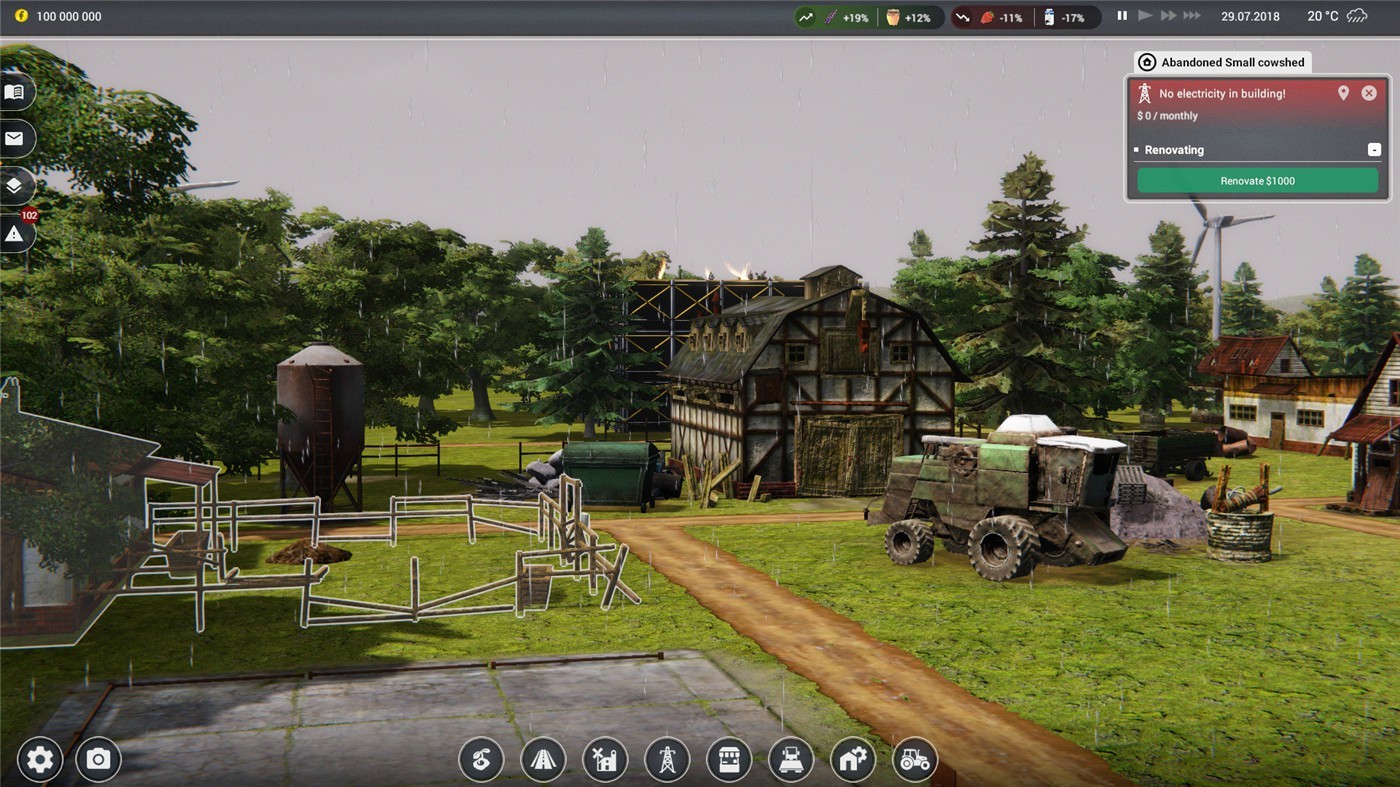
Task: Select the road building tool
Action: point(543,760)
